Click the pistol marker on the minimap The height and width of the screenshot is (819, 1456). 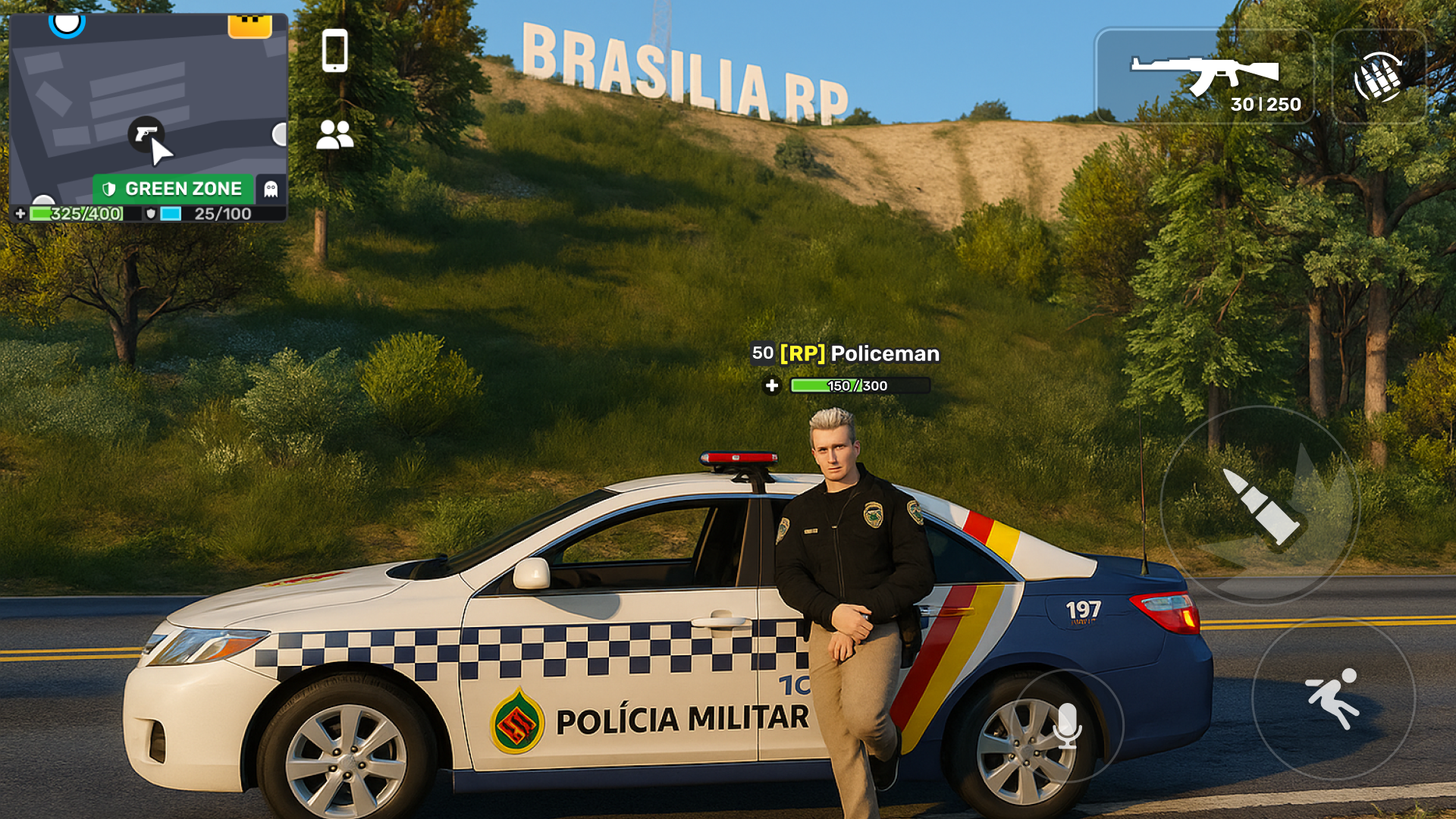[146, 135]
